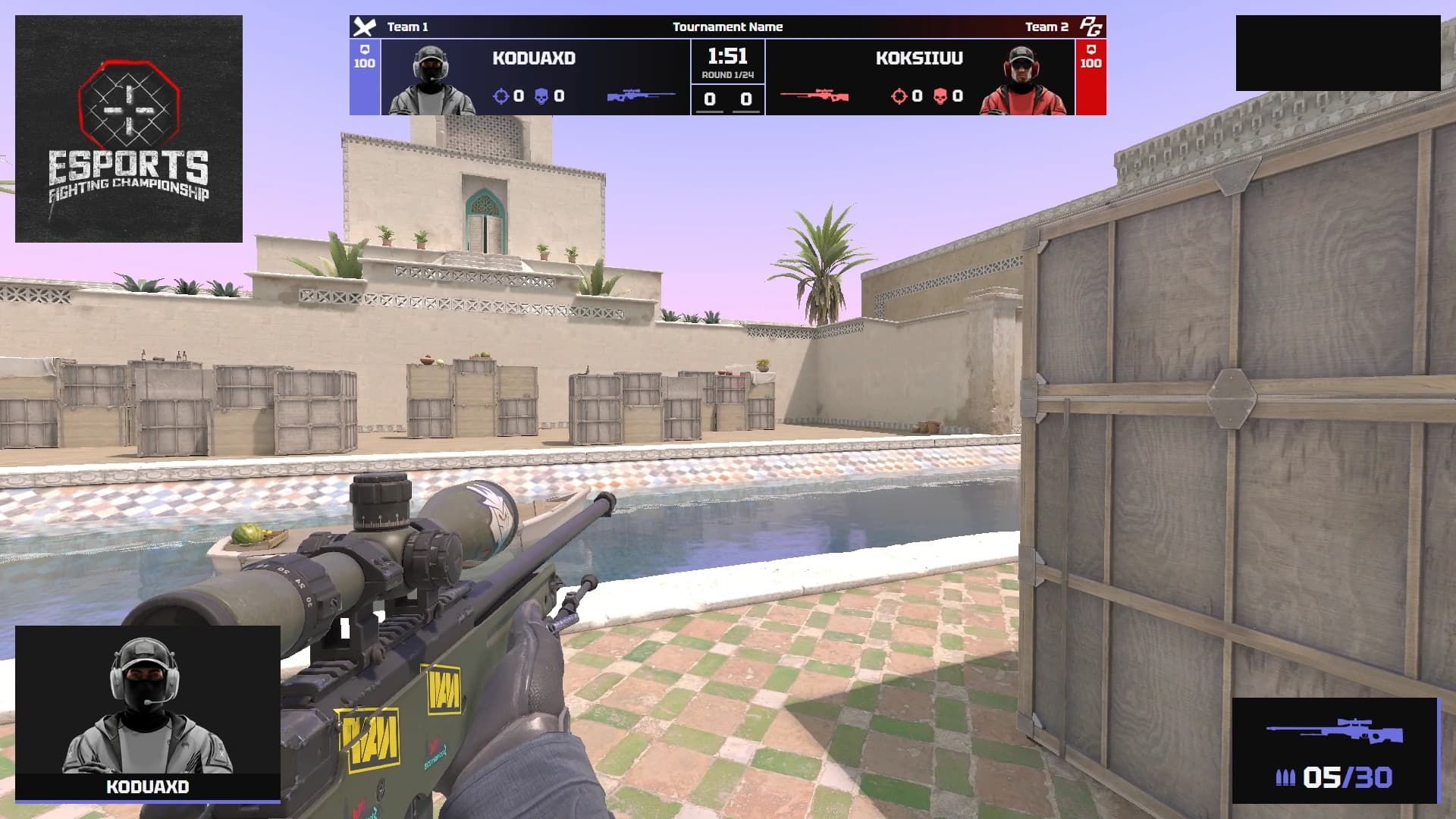Click KODUAXD's blue sniper rifle icon
Image resolution: width=1456 pixels, height=819 pixels.
[x=641, y=96]
